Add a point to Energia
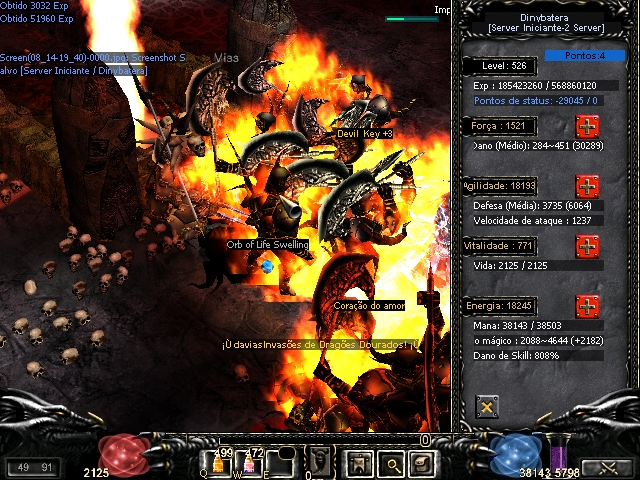Image resolution: width=640 pixels, height=480 pixels. (x=587, y=305)
